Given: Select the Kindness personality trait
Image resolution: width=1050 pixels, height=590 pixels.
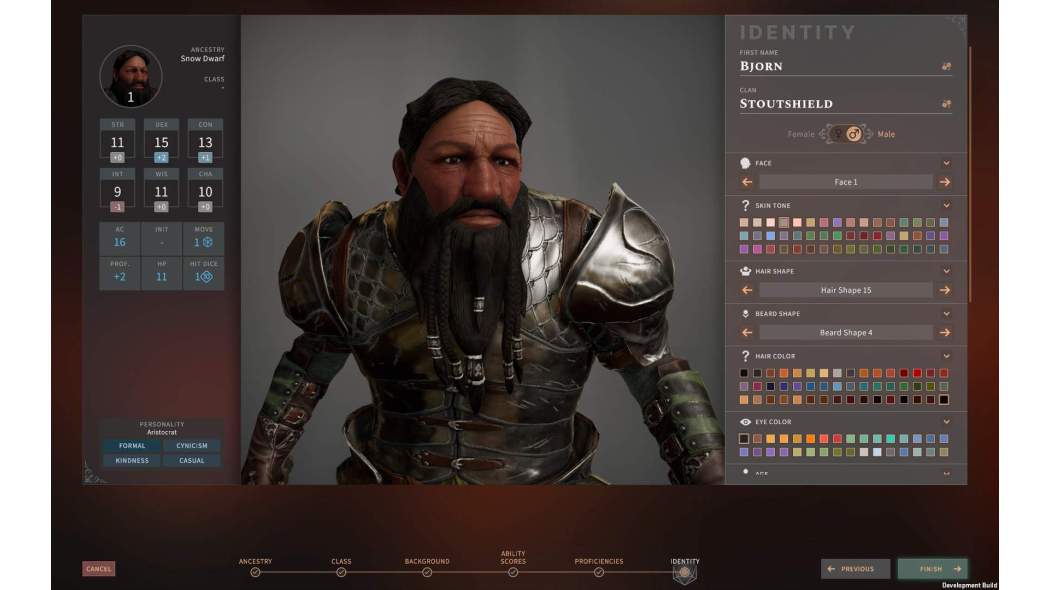Looking at the screenshot, I should tap(132, 461).
